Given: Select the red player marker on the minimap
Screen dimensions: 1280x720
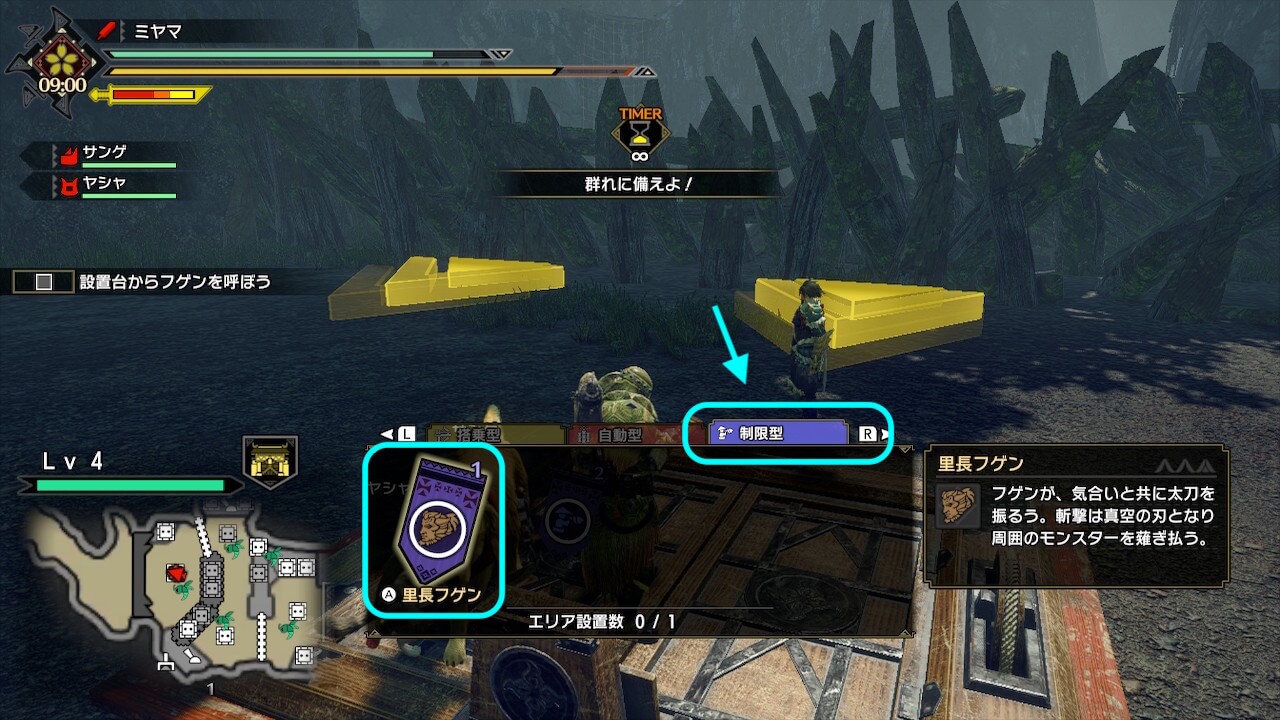Looking at the screenshot, I should point(177,573).
